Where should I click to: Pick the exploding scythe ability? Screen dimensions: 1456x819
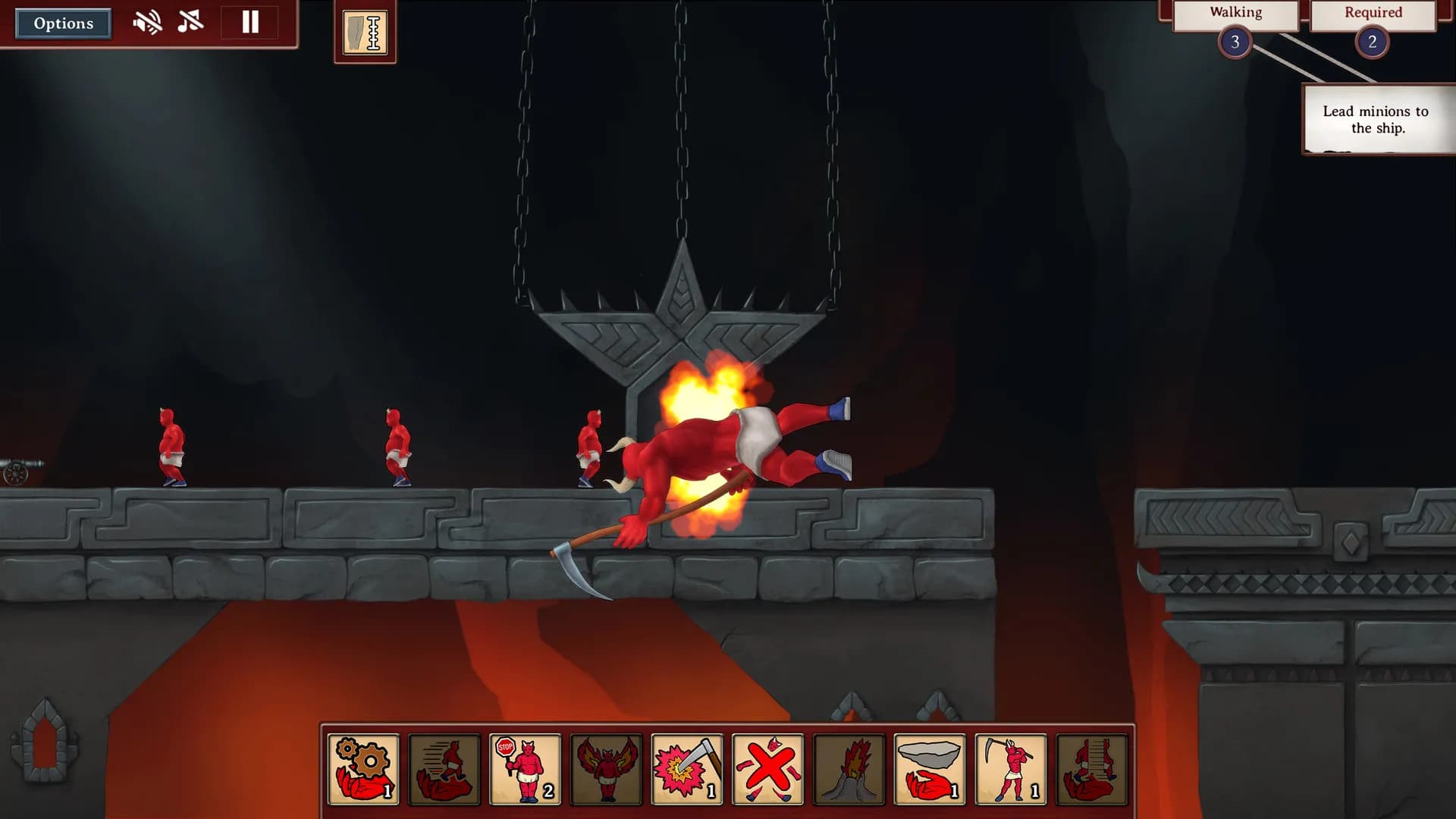[x=686, y=770]
